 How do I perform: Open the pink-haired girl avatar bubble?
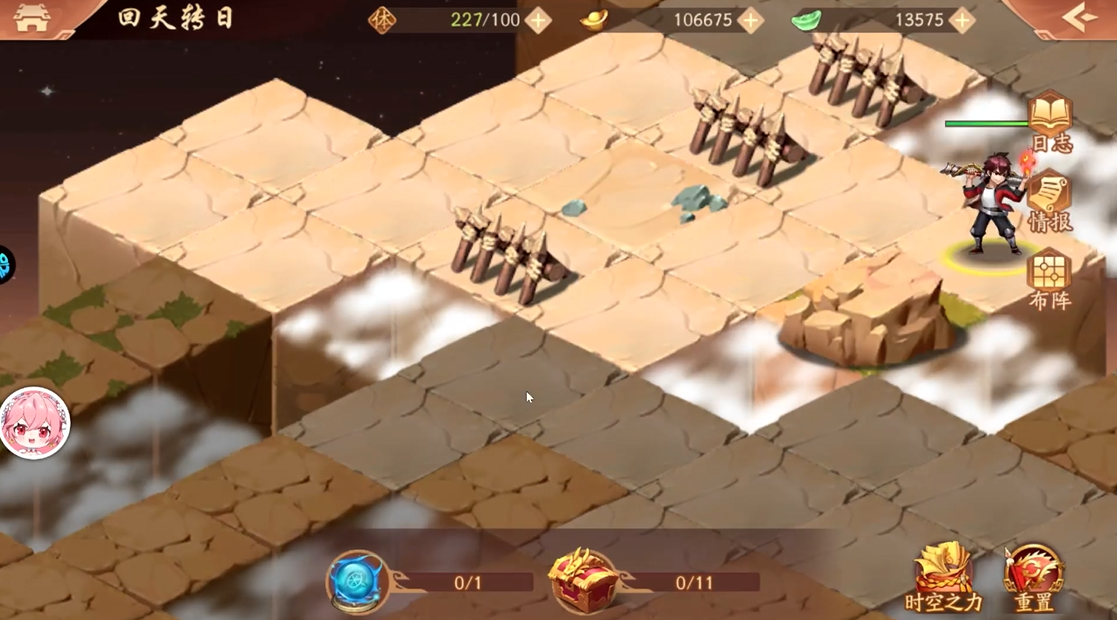(x=35, y=423)
